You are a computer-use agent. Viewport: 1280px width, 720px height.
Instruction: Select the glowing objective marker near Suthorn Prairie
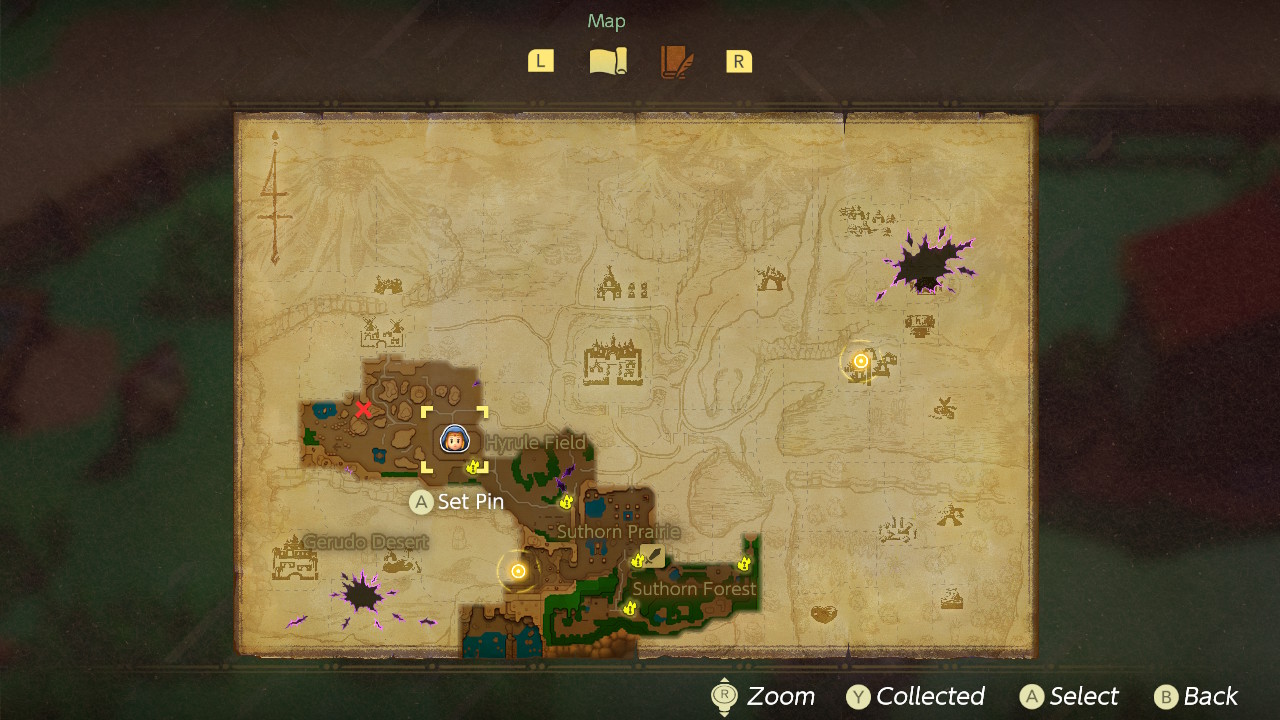coord(518,571)
